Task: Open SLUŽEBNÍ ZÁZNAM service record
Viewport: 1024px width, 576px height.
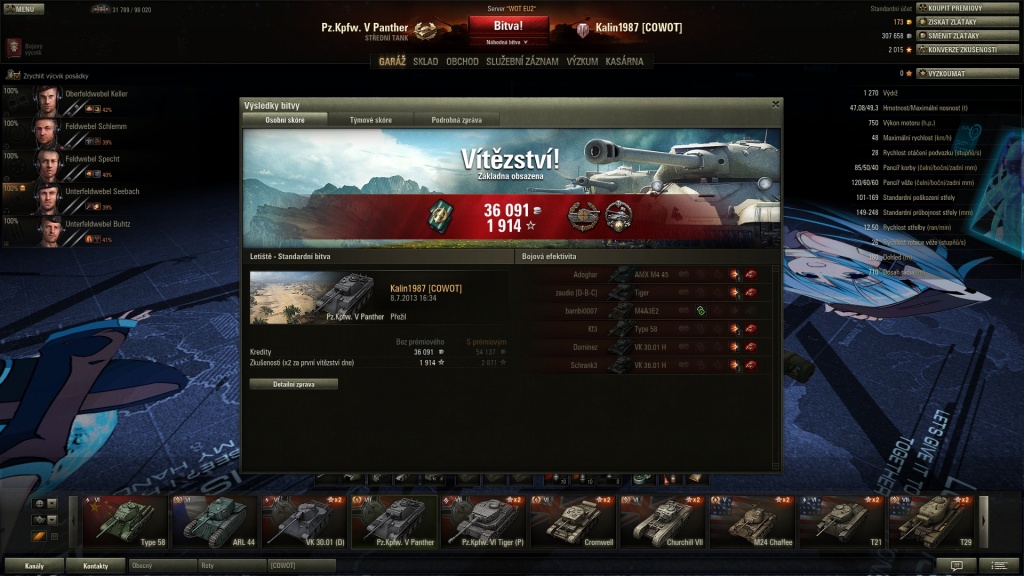Action: point(522,61)
